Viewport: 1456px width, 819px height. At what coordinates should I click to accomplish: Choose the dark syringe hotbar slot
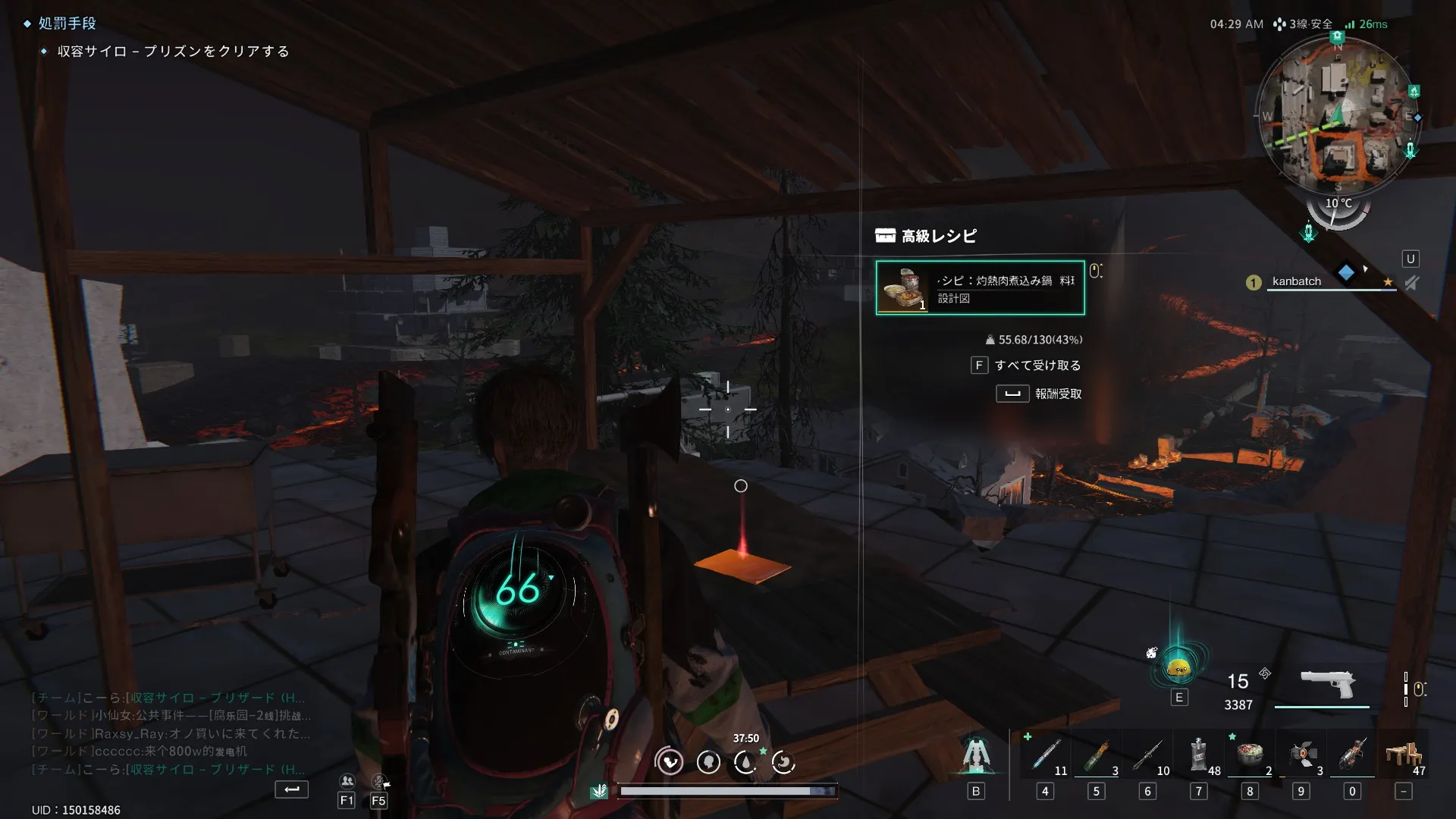(1147, 755)
